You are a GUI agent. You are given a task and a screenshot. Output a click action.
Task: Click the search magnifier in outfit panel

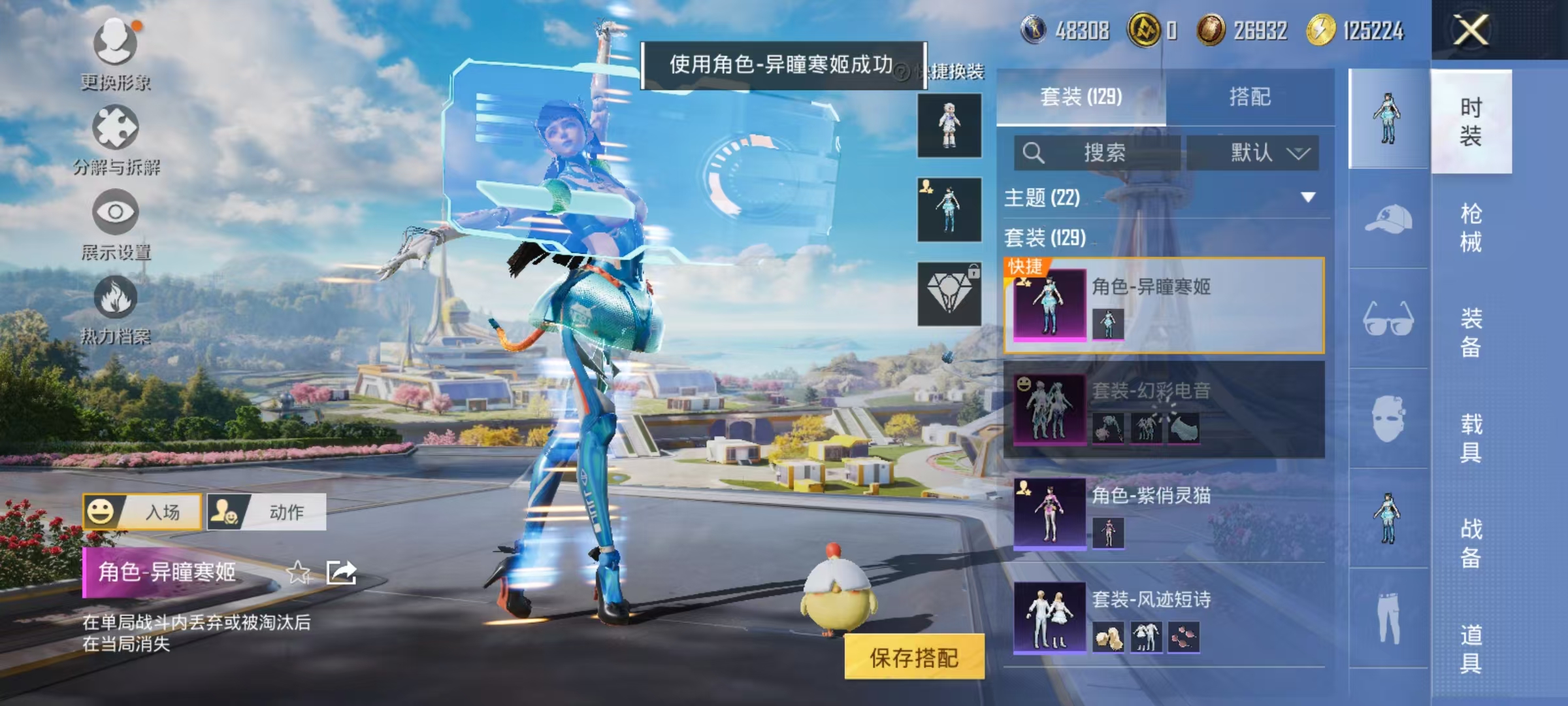point(1034,153)
